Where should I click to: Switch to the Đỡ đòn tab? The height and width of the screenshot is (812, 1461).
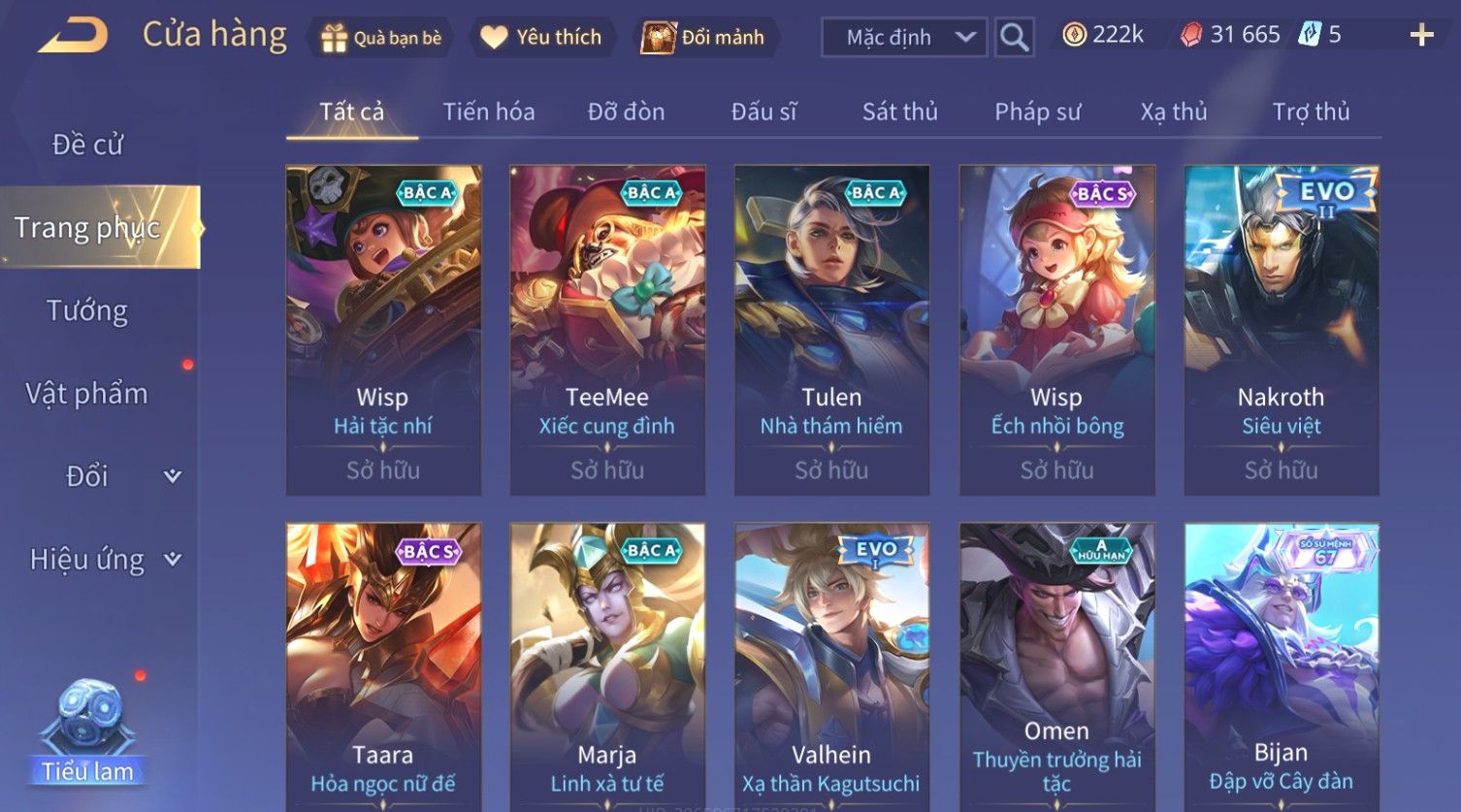click(x=626, y=113)
